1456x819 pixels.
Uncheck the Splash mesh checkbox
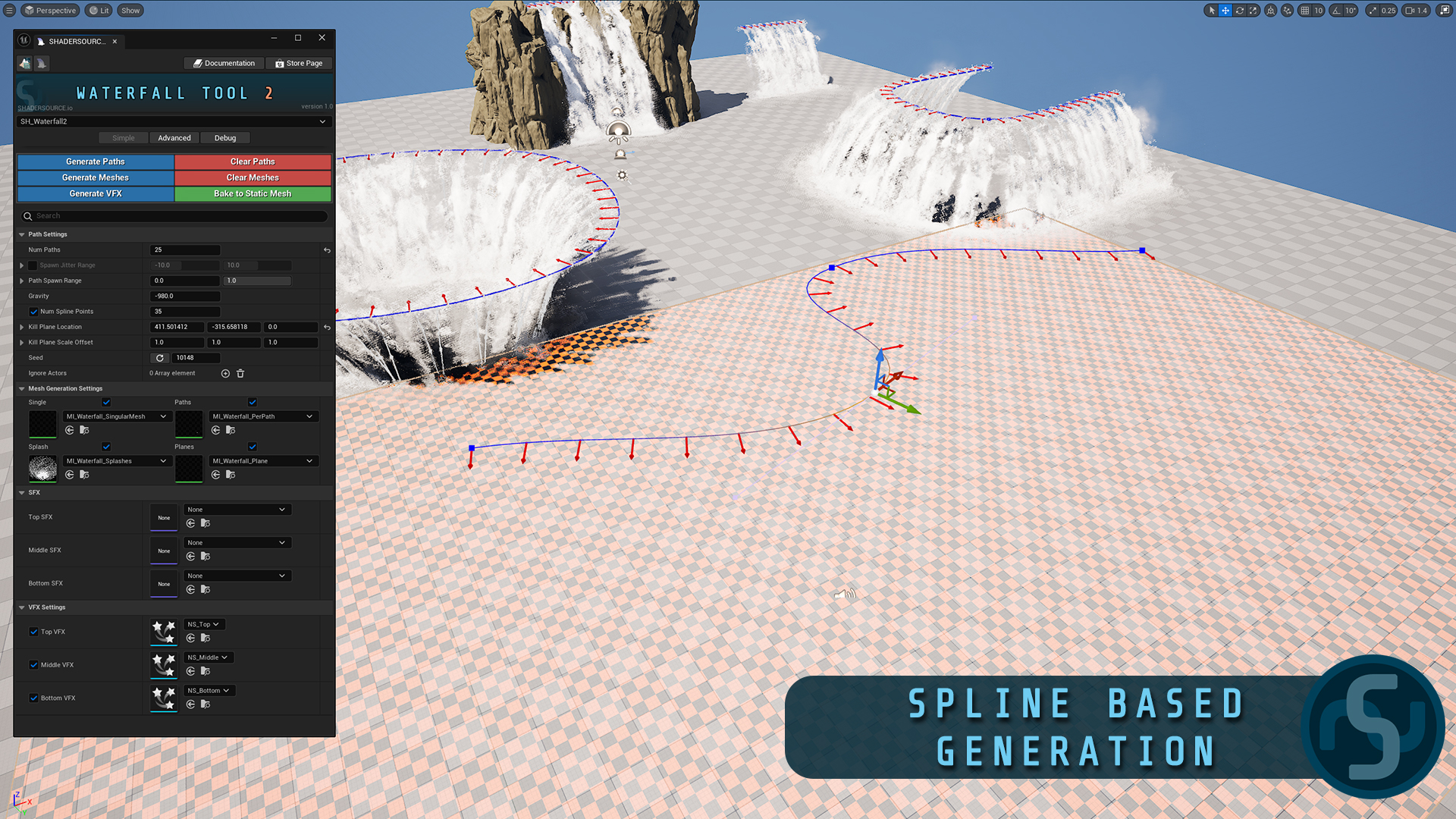(106, 447)
